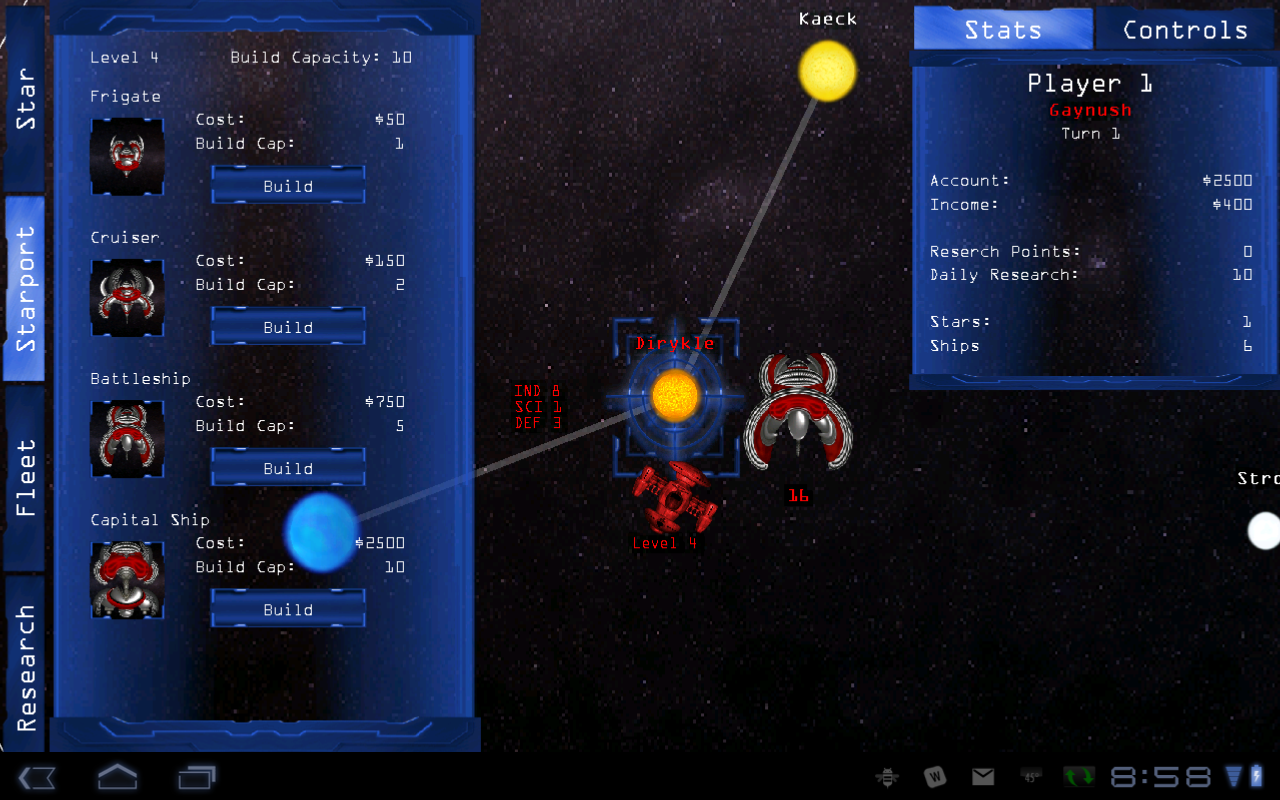This screenshot has height=800, width=1280.
Task: Click the Kaeck star at the top
Action: pos(827,72)
